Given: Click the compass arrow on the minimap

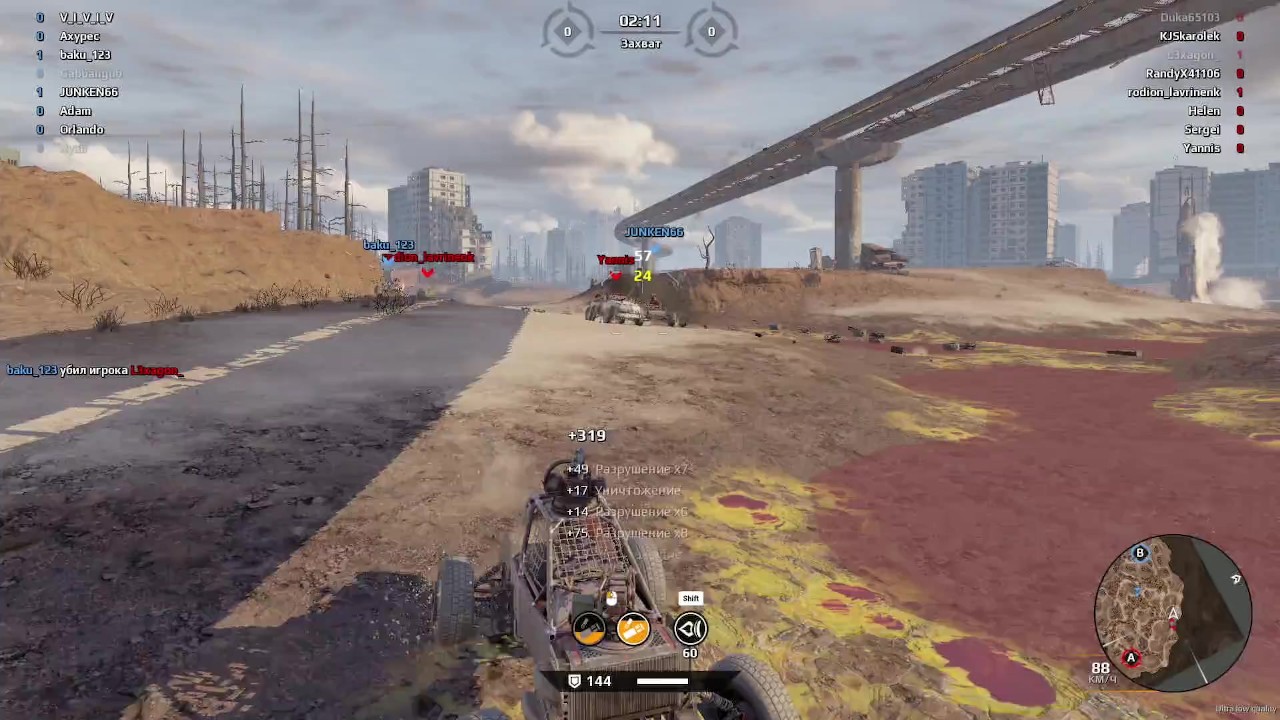Looking at the screenshot, I should (x=1236, y=579).
